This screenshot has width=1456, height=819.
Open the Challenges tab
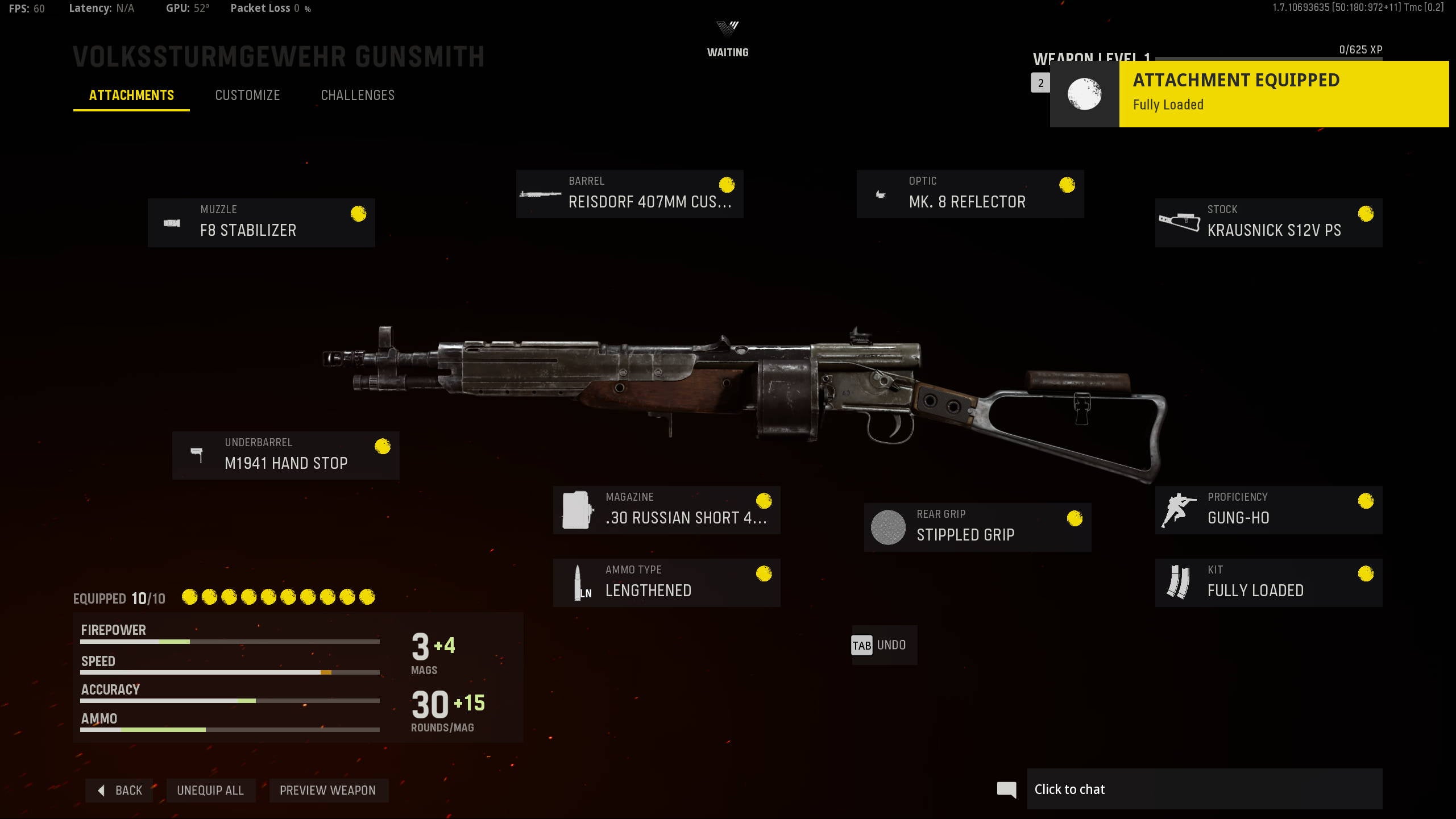point(358,95)
